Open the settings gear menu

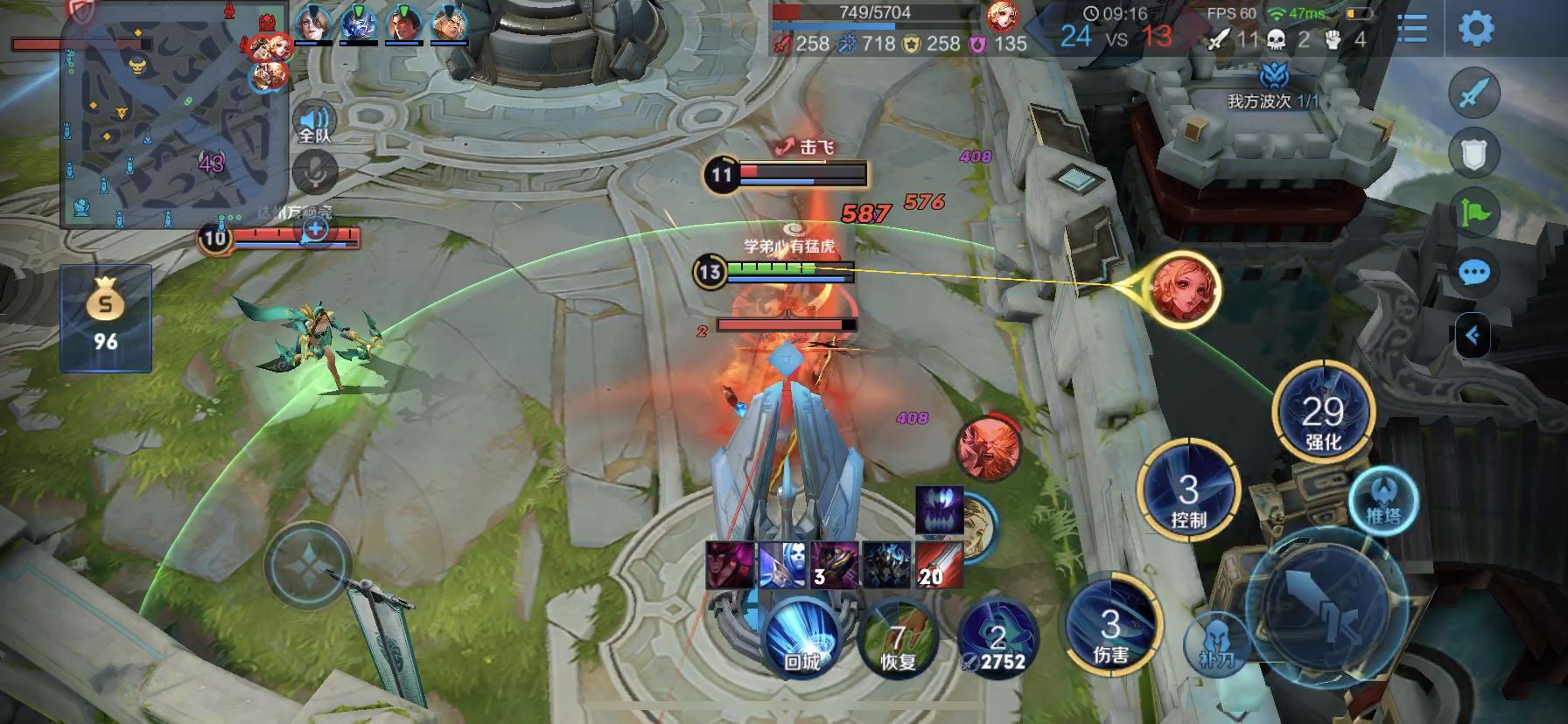click(1476, 29)
